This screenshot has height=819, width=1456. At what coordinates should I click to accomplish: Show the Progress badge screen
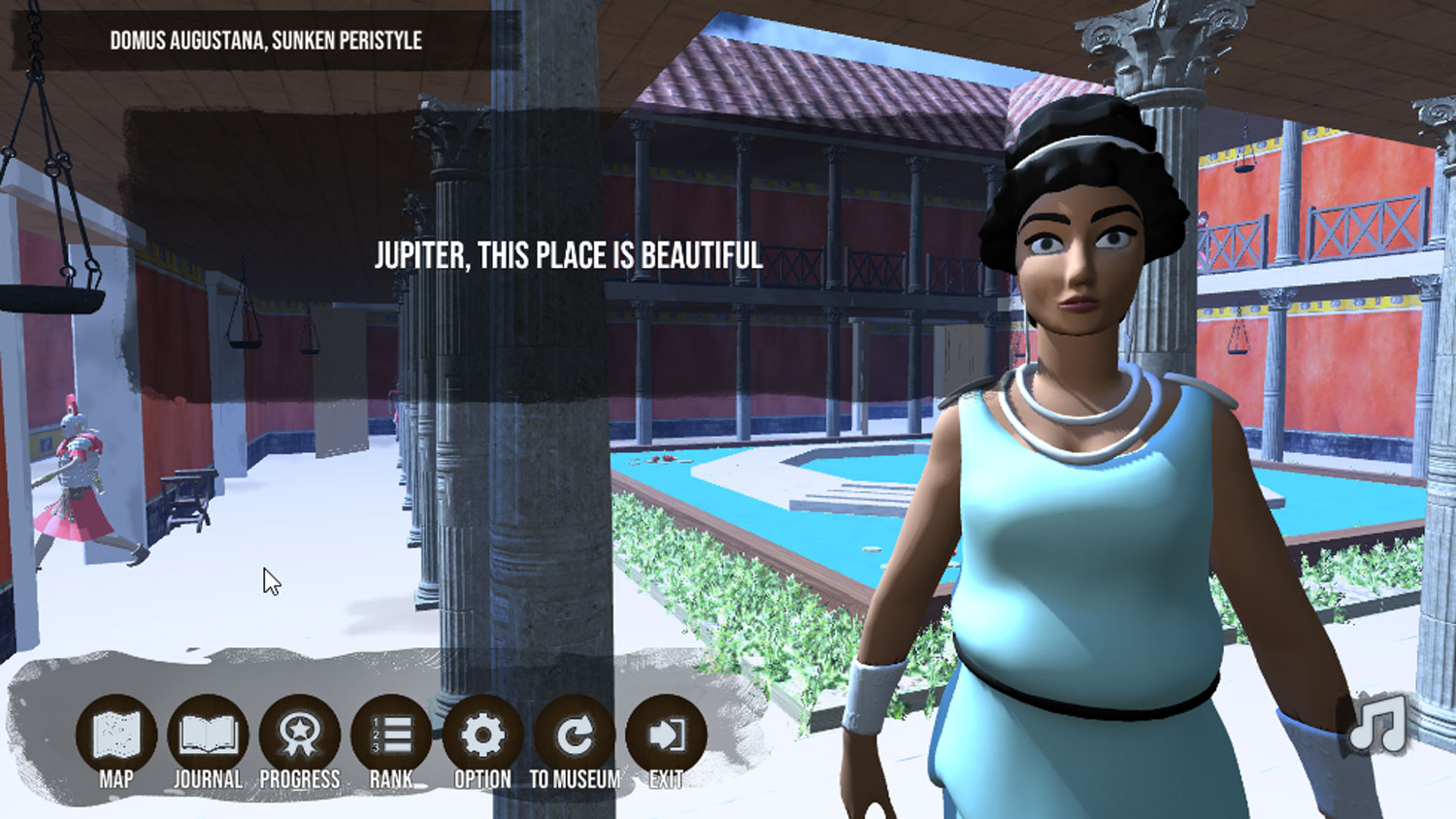tap(300, 736)
